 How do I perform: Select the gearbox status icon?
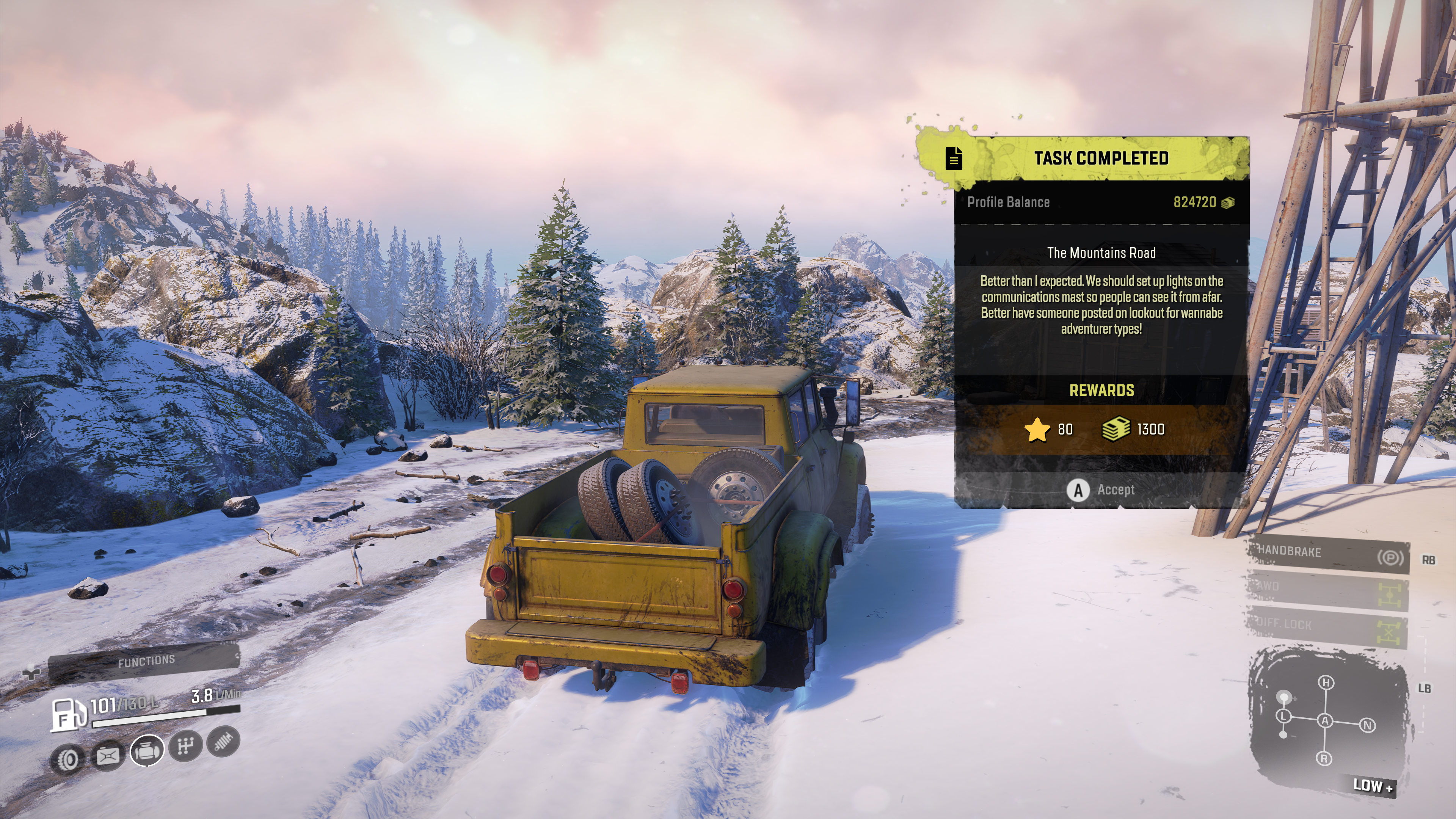(185, 745)
